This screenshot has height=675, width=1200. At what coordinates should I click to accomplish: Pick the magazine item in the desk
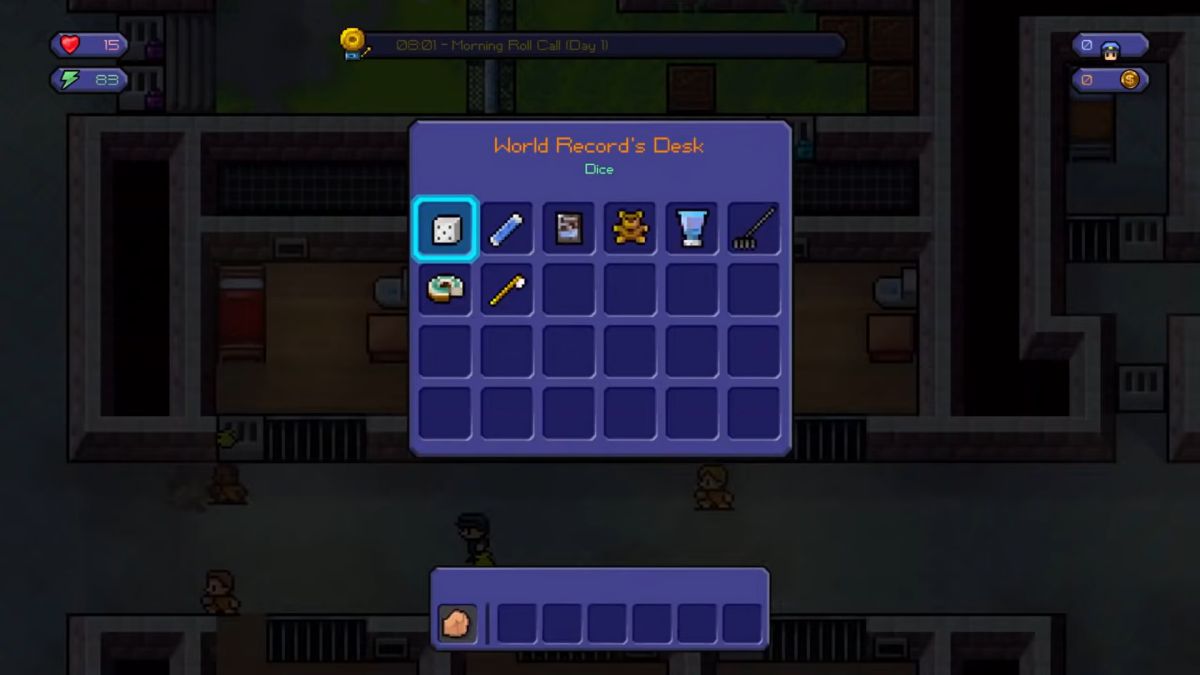[568, 229]
